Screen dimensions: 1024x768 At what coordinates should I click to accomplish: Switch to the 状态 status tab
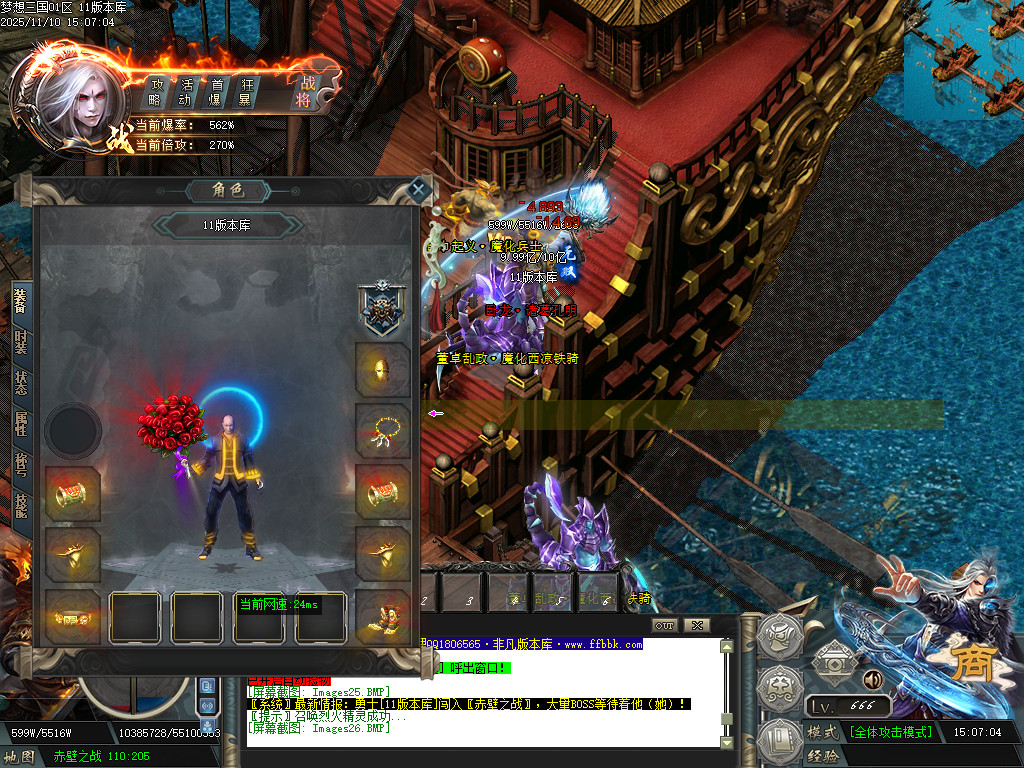[20, 384]
